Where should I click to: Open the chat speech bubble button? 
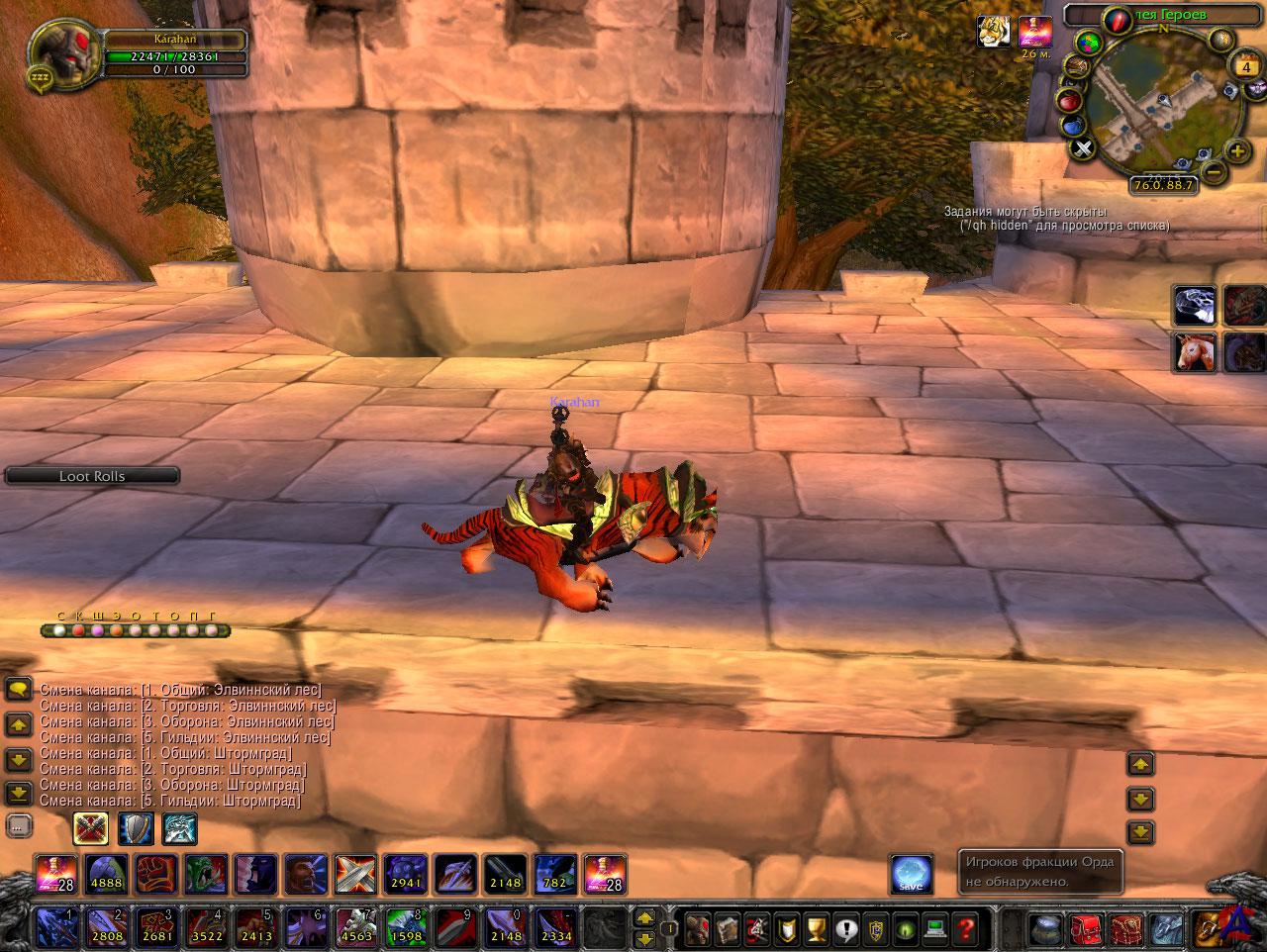pos(18,690)
